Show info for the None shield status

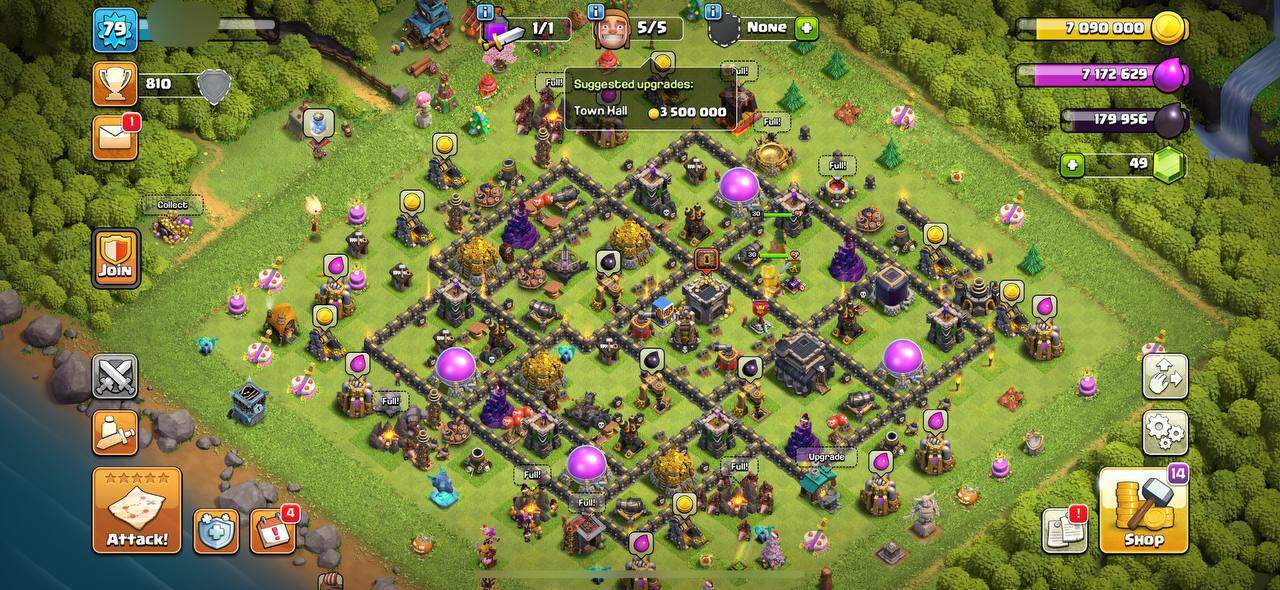(713, 11)
